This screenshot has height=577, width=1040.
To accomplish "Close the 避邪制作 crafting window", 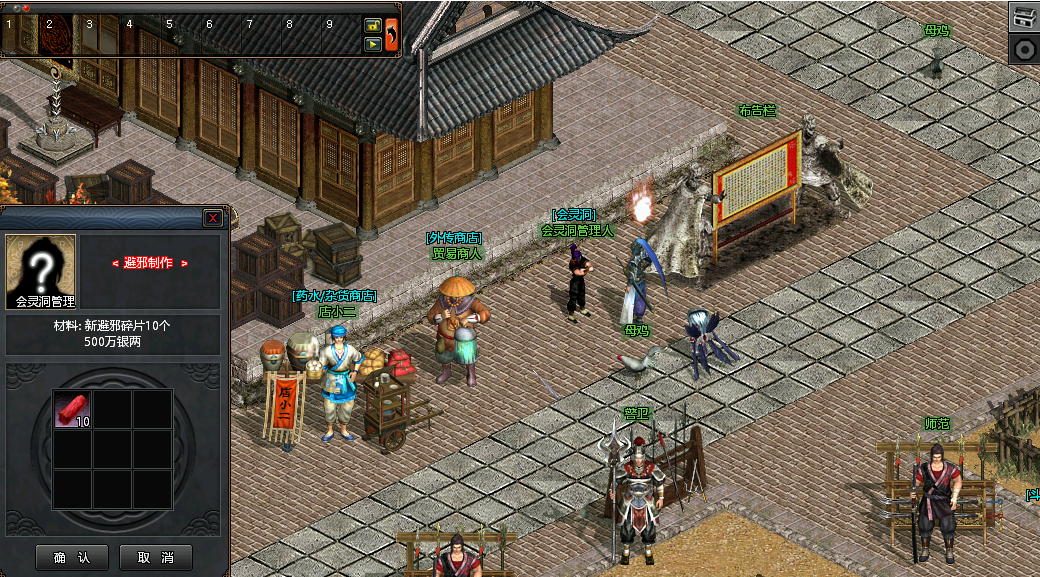I will [x=213, y=218].
